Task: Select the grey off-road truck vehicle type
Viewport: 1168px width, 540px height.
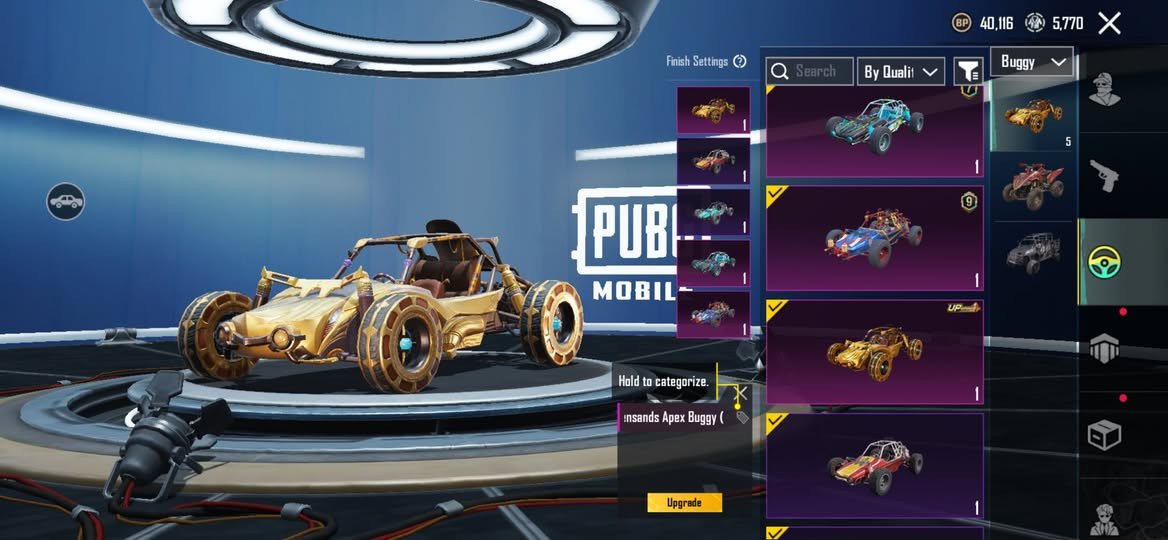Action: (1033, 250)
